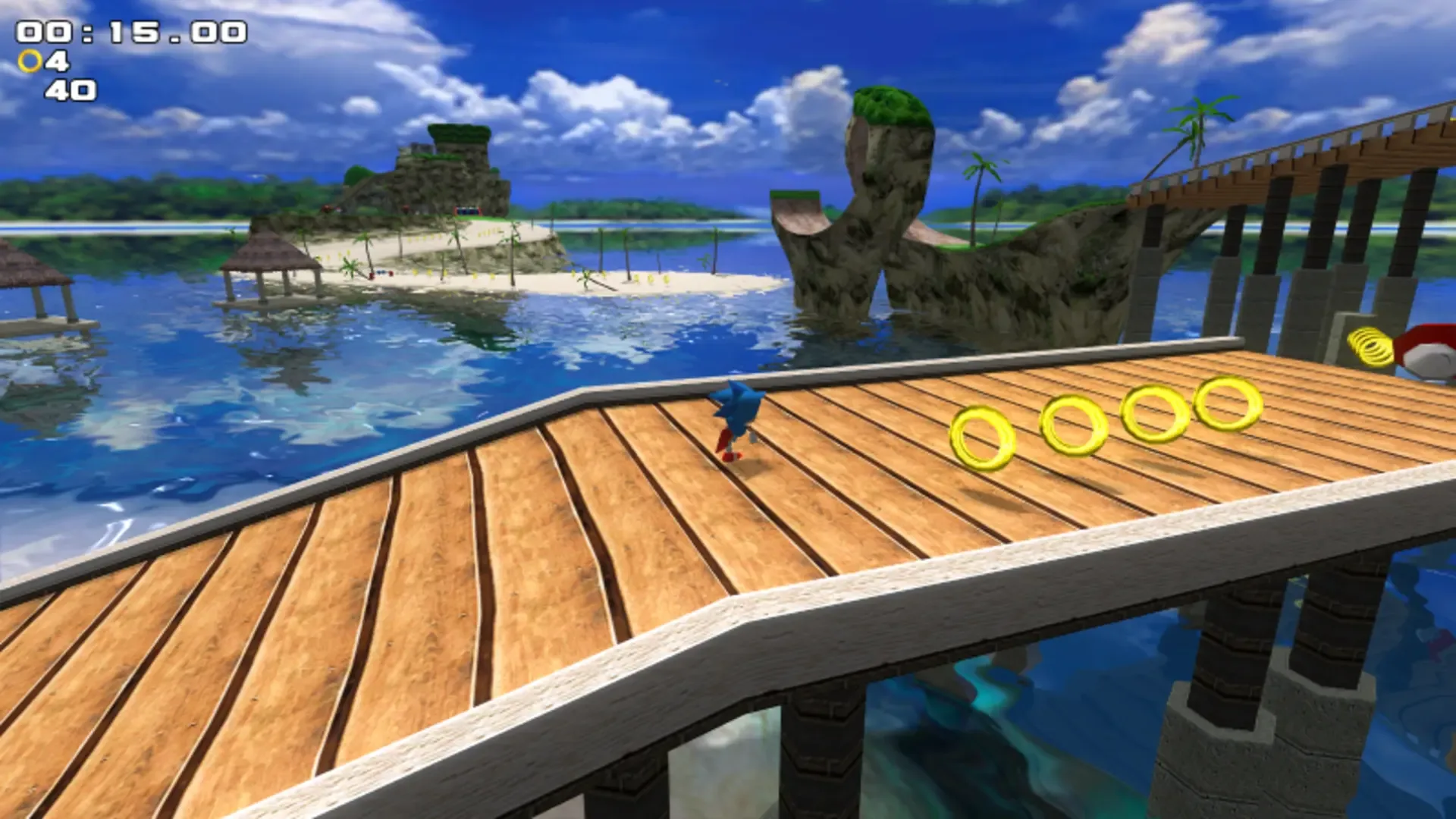The image size is (1456, 819).
Task: Click the yellow ring icon in HUD
Action: click(31, 58)
